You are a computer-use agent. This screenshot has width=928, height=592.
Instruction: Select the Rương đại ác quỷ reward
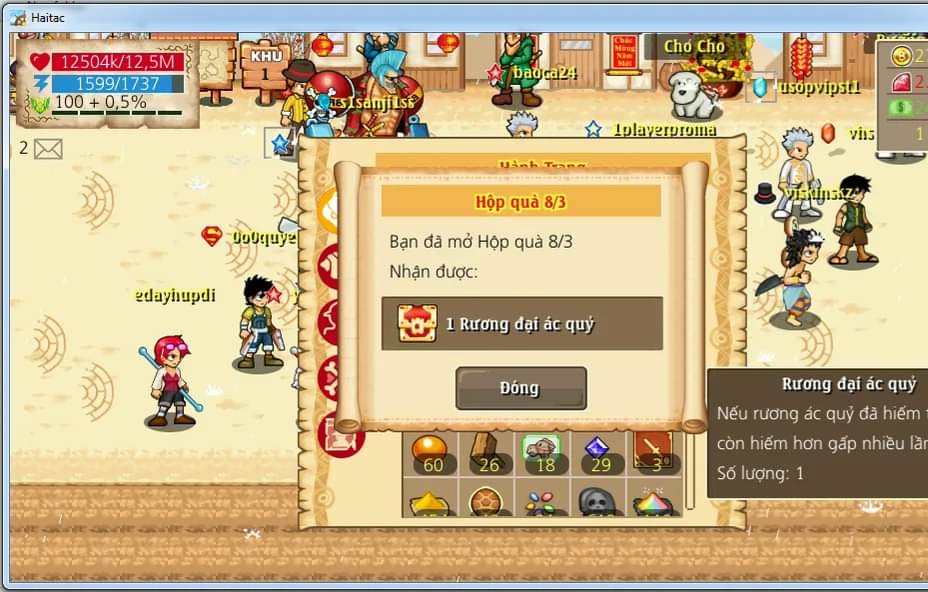(x=521, y=323)
